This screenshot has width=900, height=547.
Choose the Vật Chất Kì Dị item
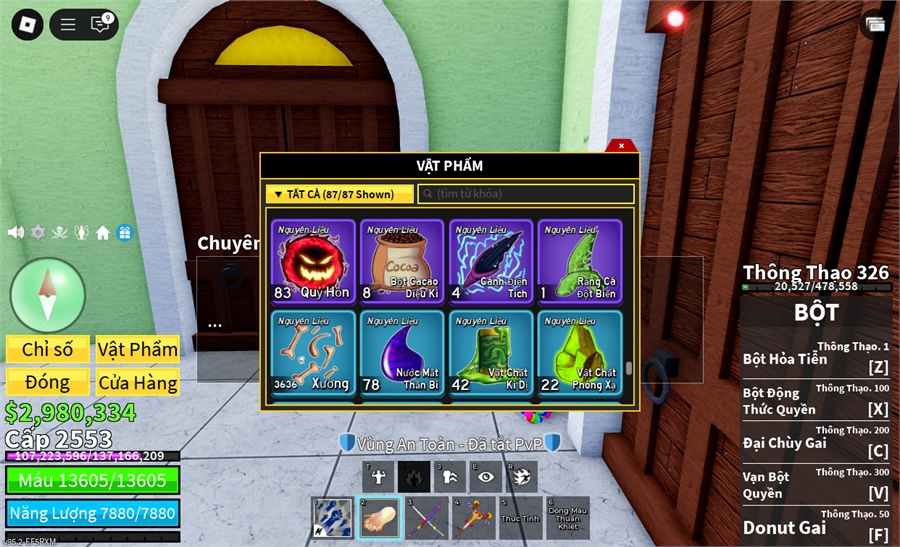[x=490, y=352]
